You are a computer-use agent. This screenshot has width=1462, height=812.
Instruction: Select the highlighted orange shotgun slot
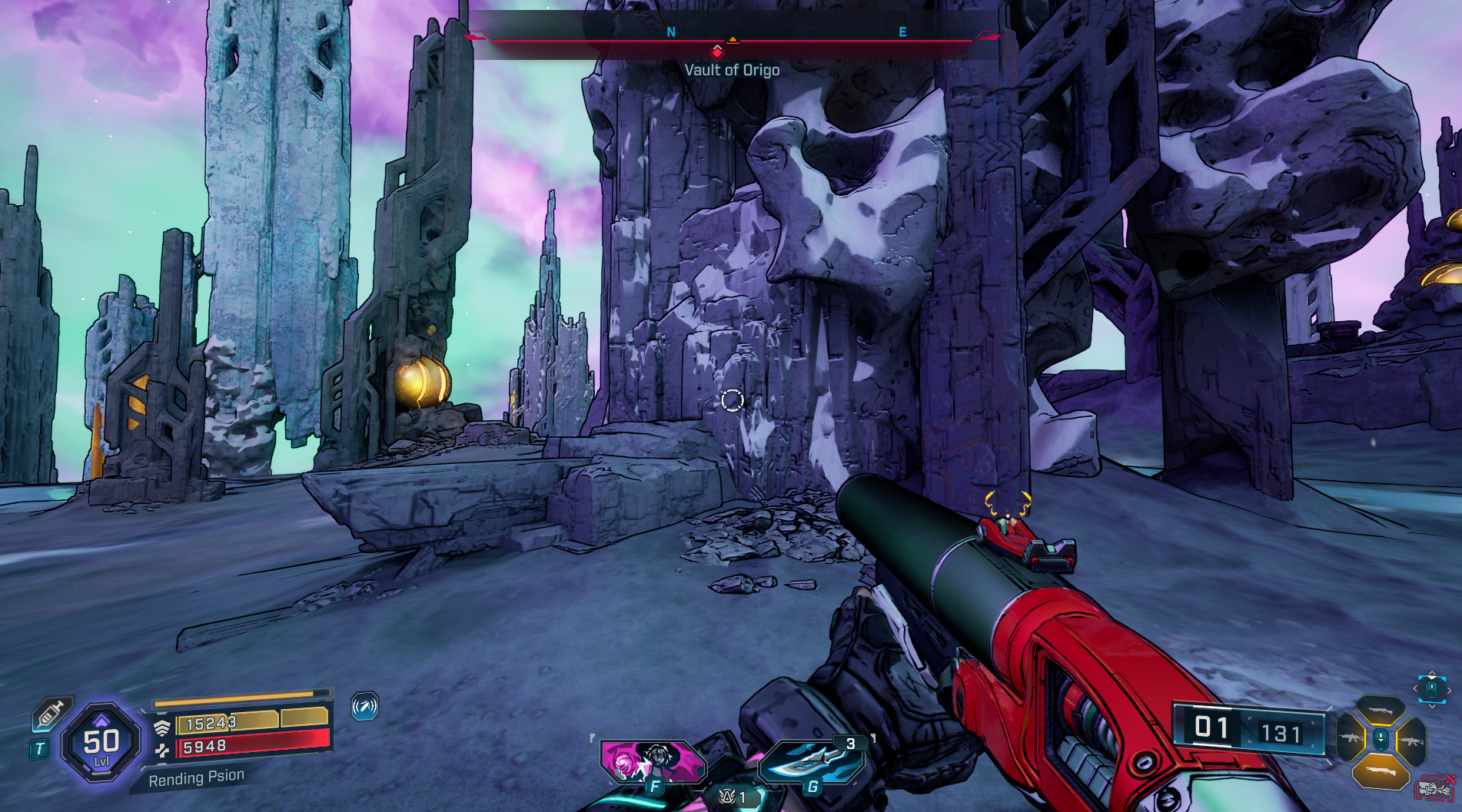[1381, 771]
